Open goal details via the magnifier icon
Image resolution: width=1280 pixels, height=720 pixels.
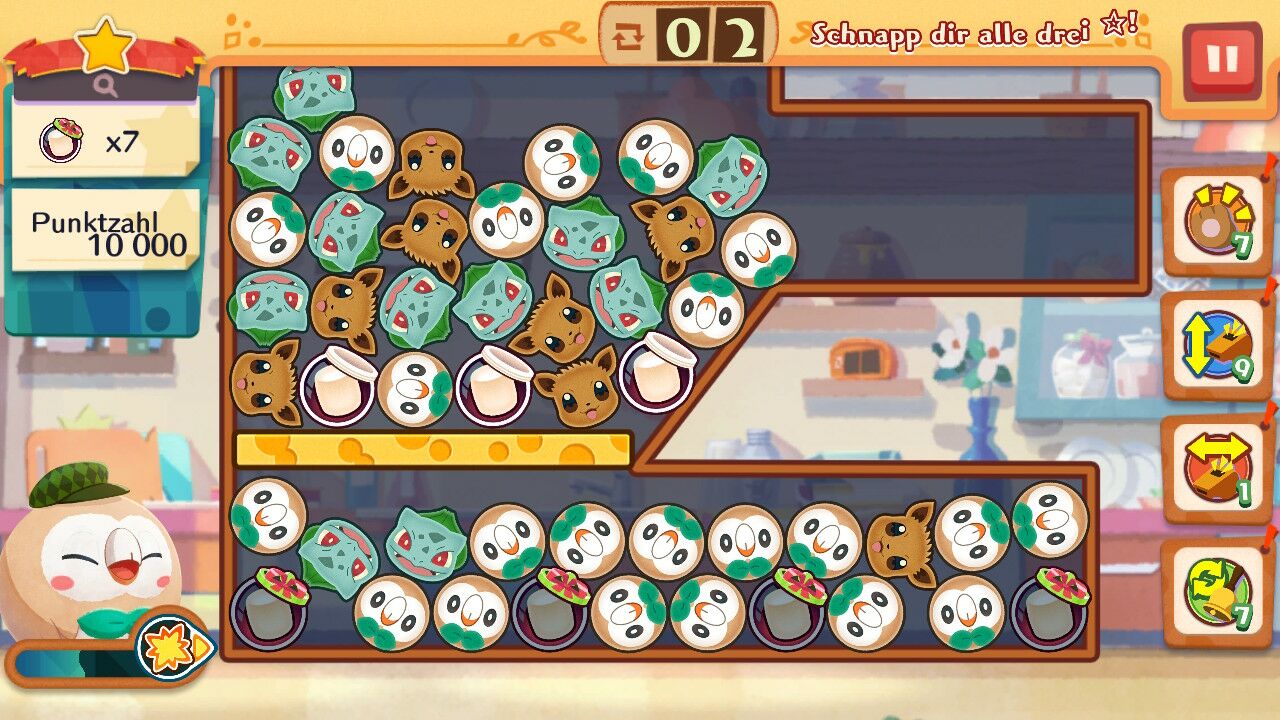105,87
